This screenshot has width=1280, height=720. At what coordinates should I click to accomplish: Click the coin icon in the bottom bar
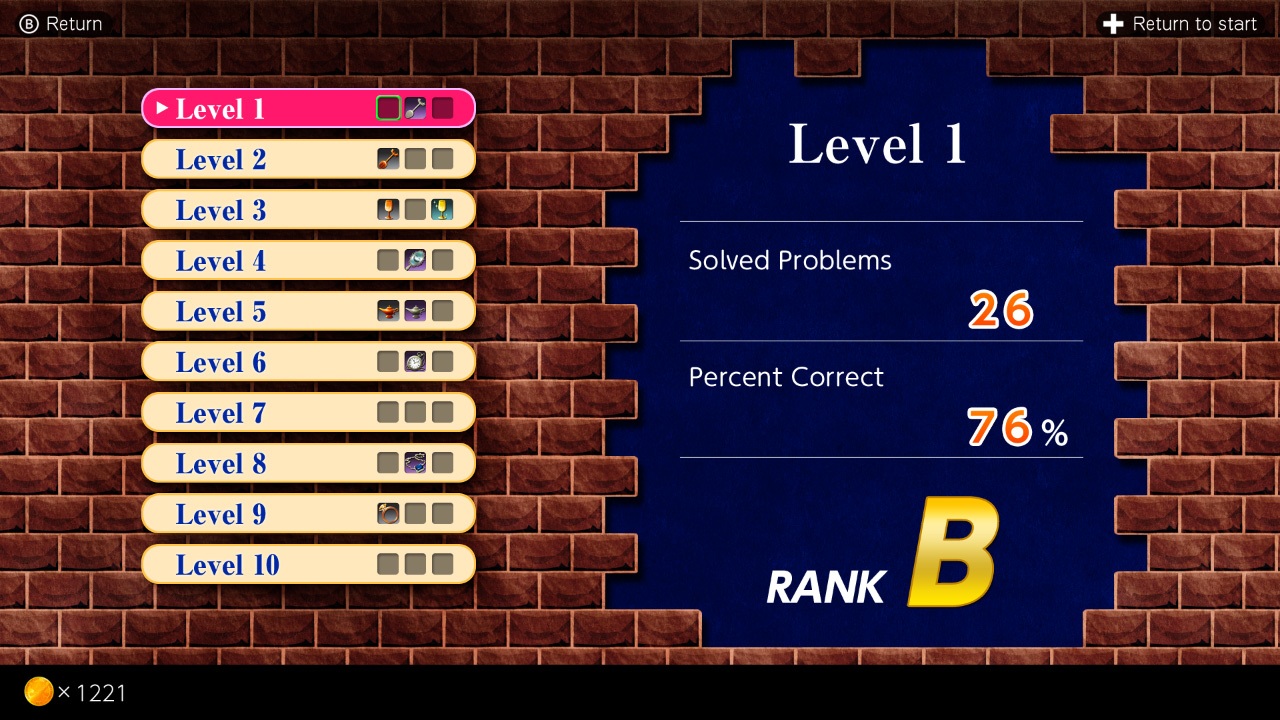click(40, 692)
